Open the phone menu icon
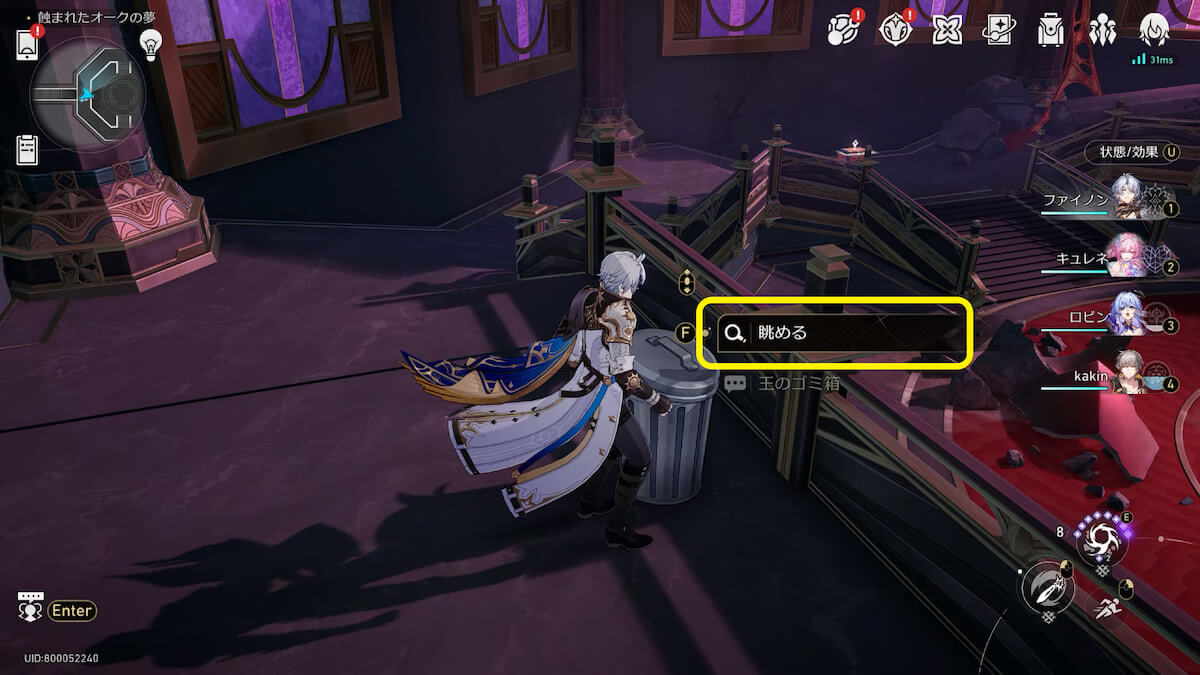The image size is (1200, 675). 27,45
